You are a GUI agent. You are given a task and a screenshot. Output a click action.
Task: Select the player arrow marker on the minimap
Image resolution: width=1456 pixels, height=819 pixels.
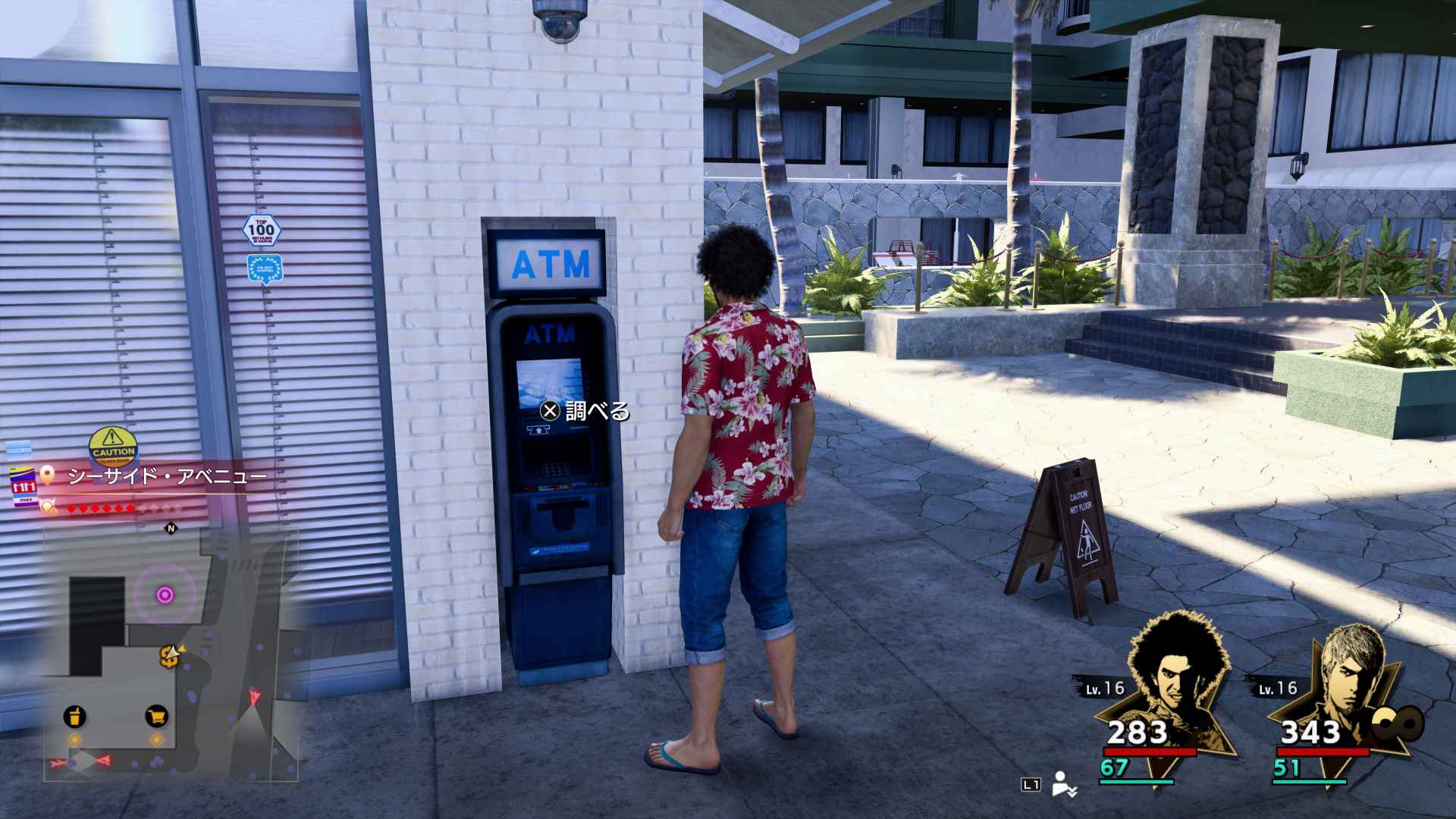click(171, 652)
